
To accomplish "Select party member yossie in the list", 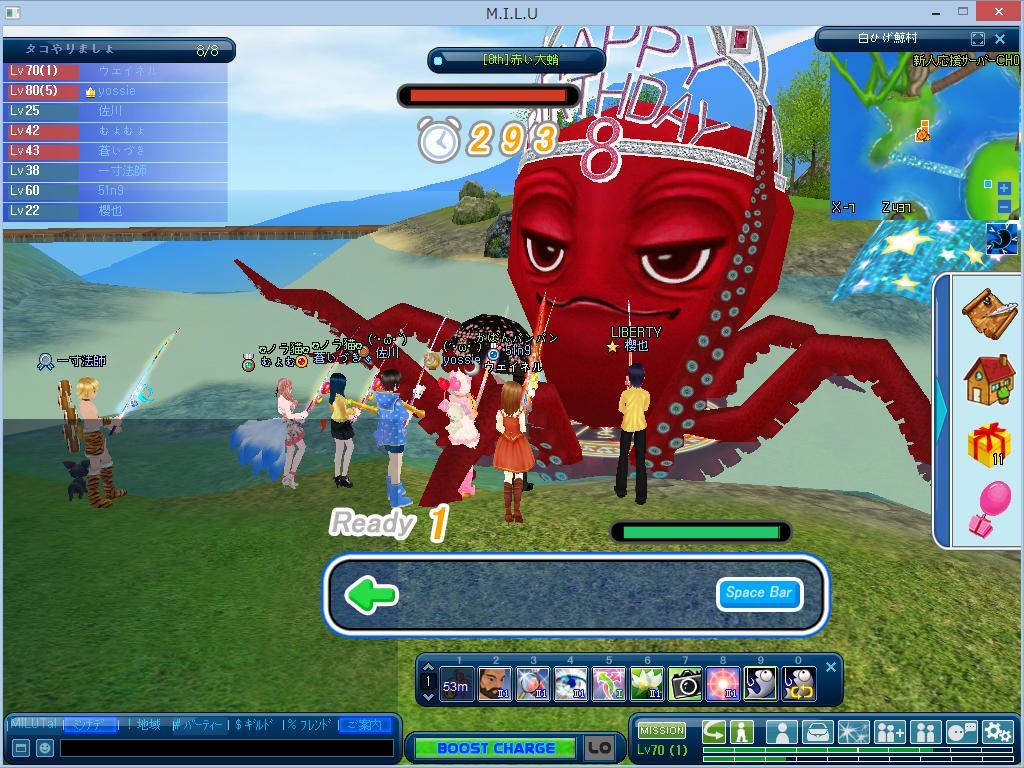I will [x=117, y=91].
